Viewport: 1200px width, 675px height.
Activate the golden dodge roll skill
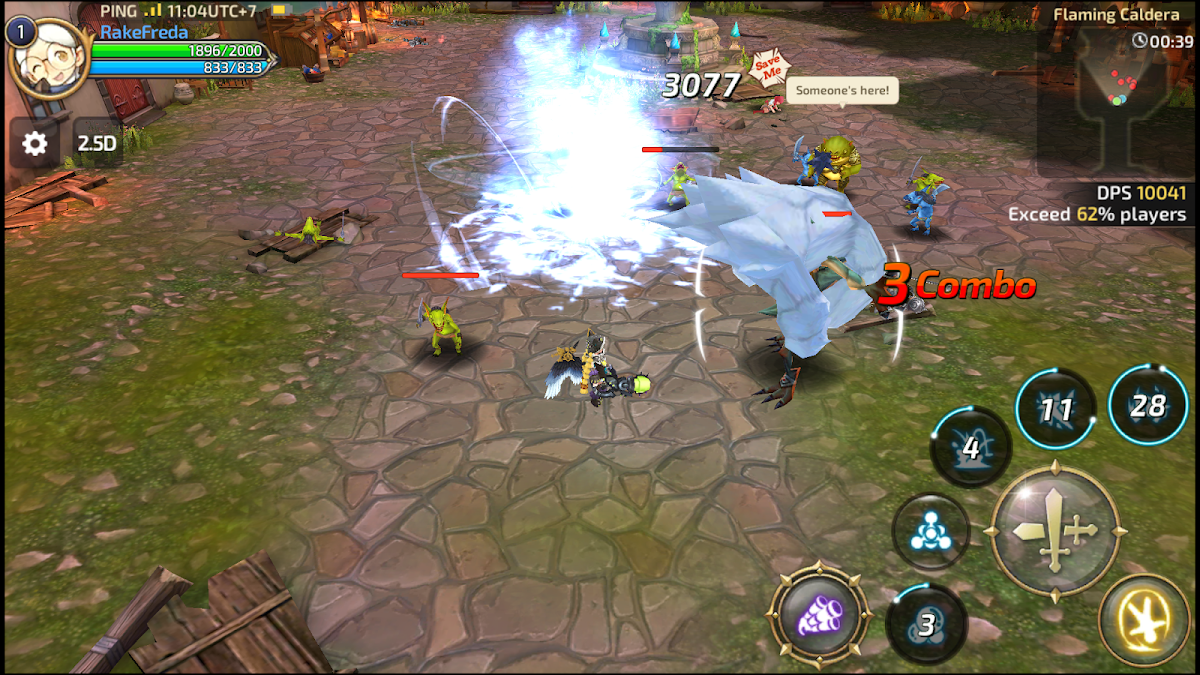coord(1144,620)
